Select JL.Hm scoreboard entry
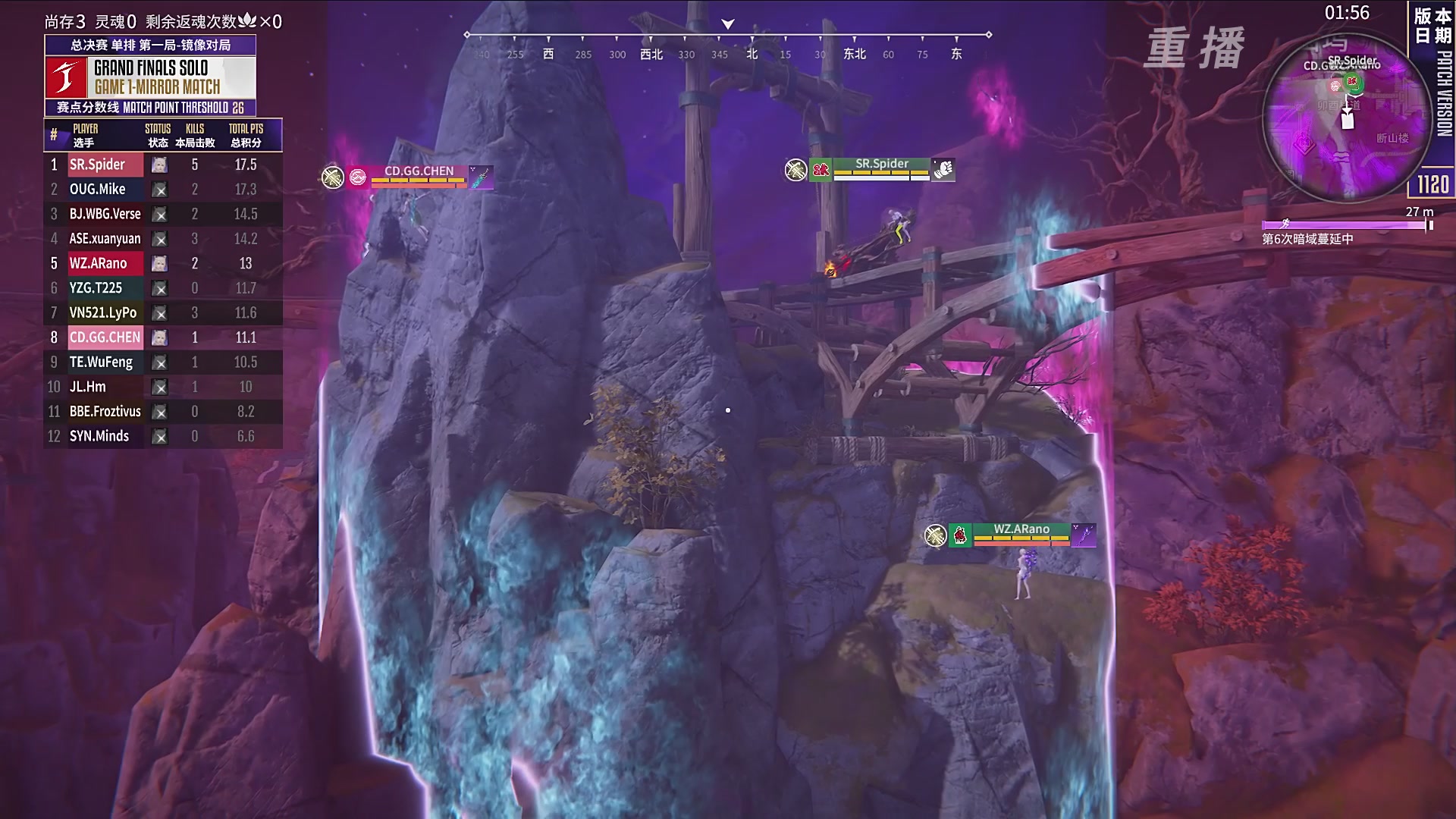 tap(163, 387)
